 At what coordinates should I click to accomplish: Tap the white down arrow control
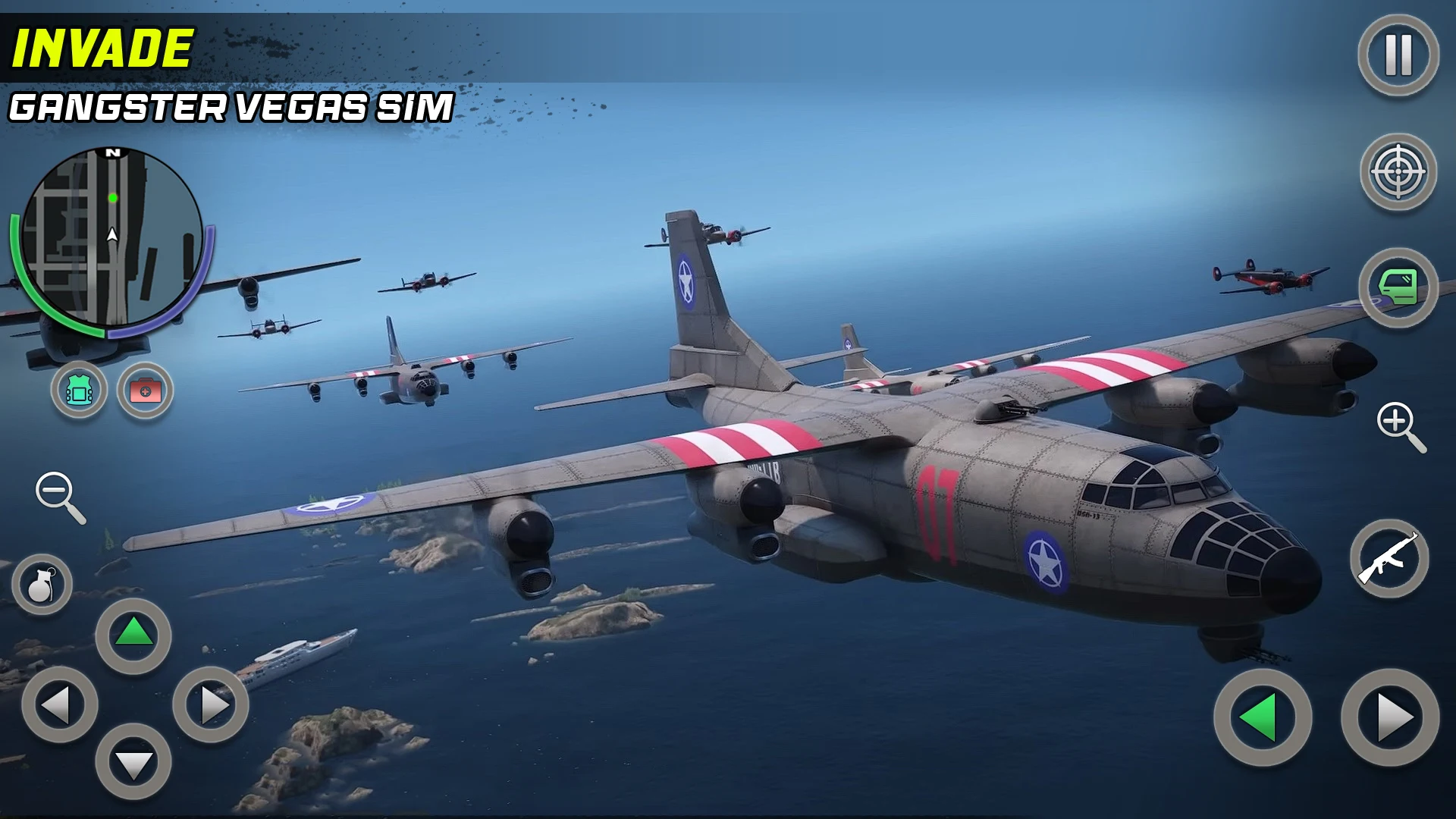[133, 762]
